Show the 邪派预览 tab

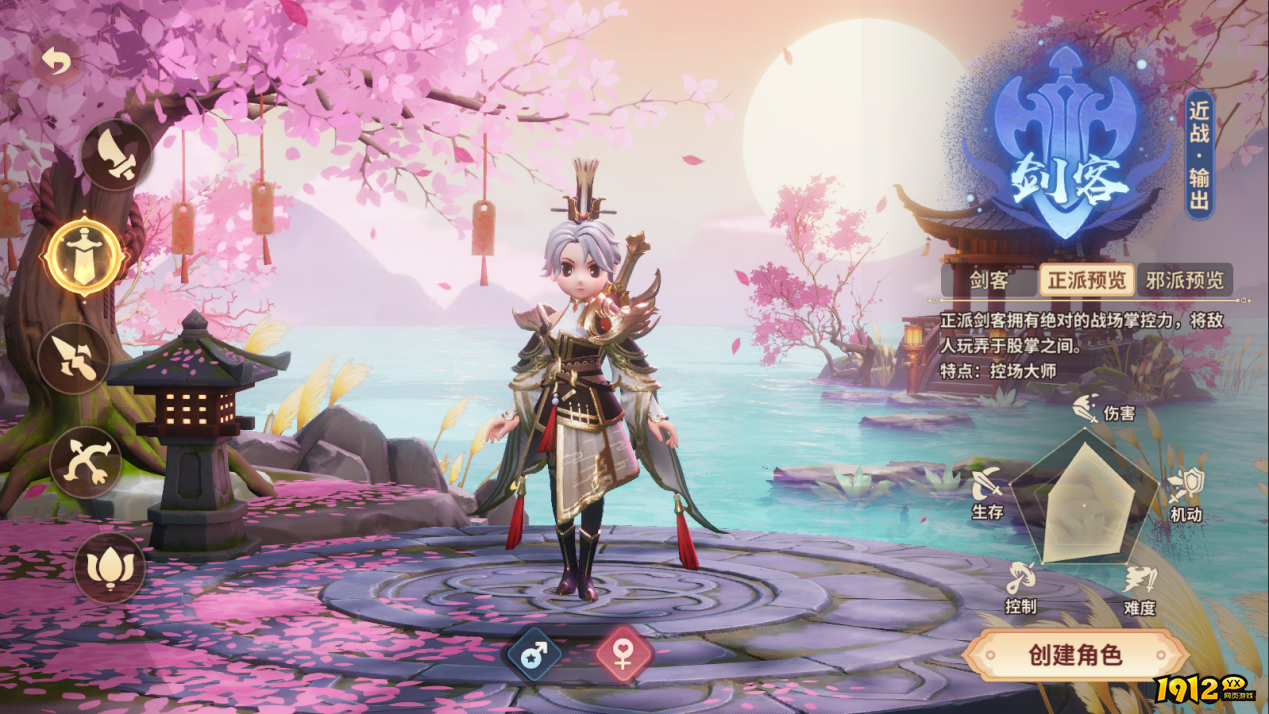click(1184, 280)
